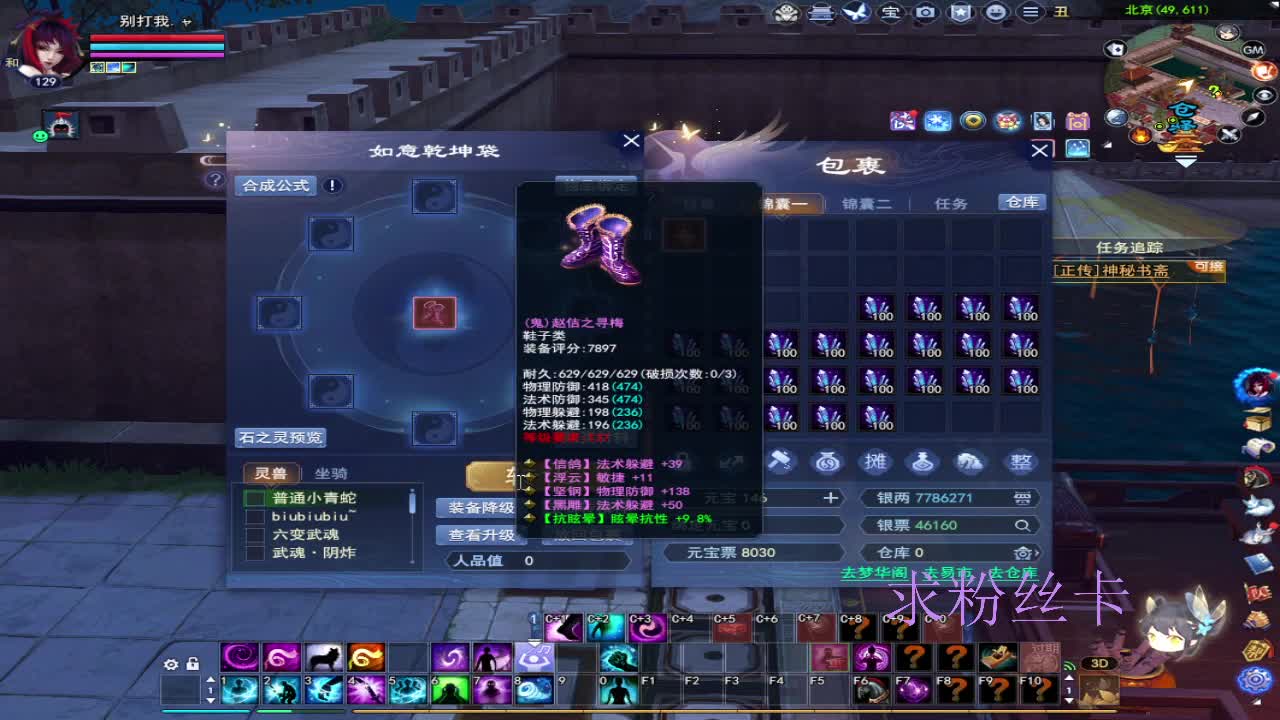The height and width of the screenshot is (720, 1280).
Task: Click the warehouse hut icon next to 仓库 0
Action: [1022, 553]
